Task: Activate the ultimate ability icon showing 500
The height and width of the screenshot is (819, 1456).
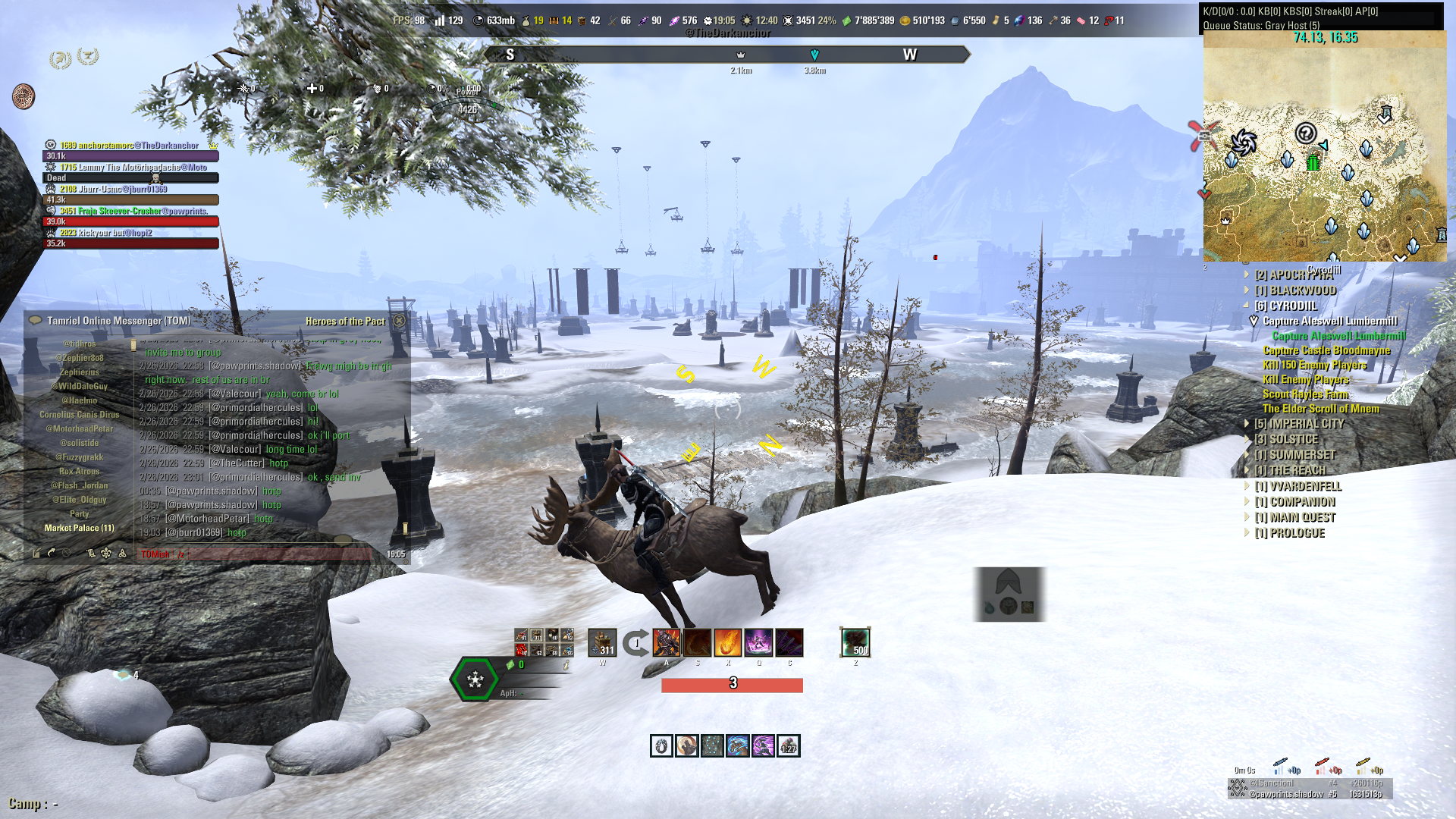Action: [855, 642]
